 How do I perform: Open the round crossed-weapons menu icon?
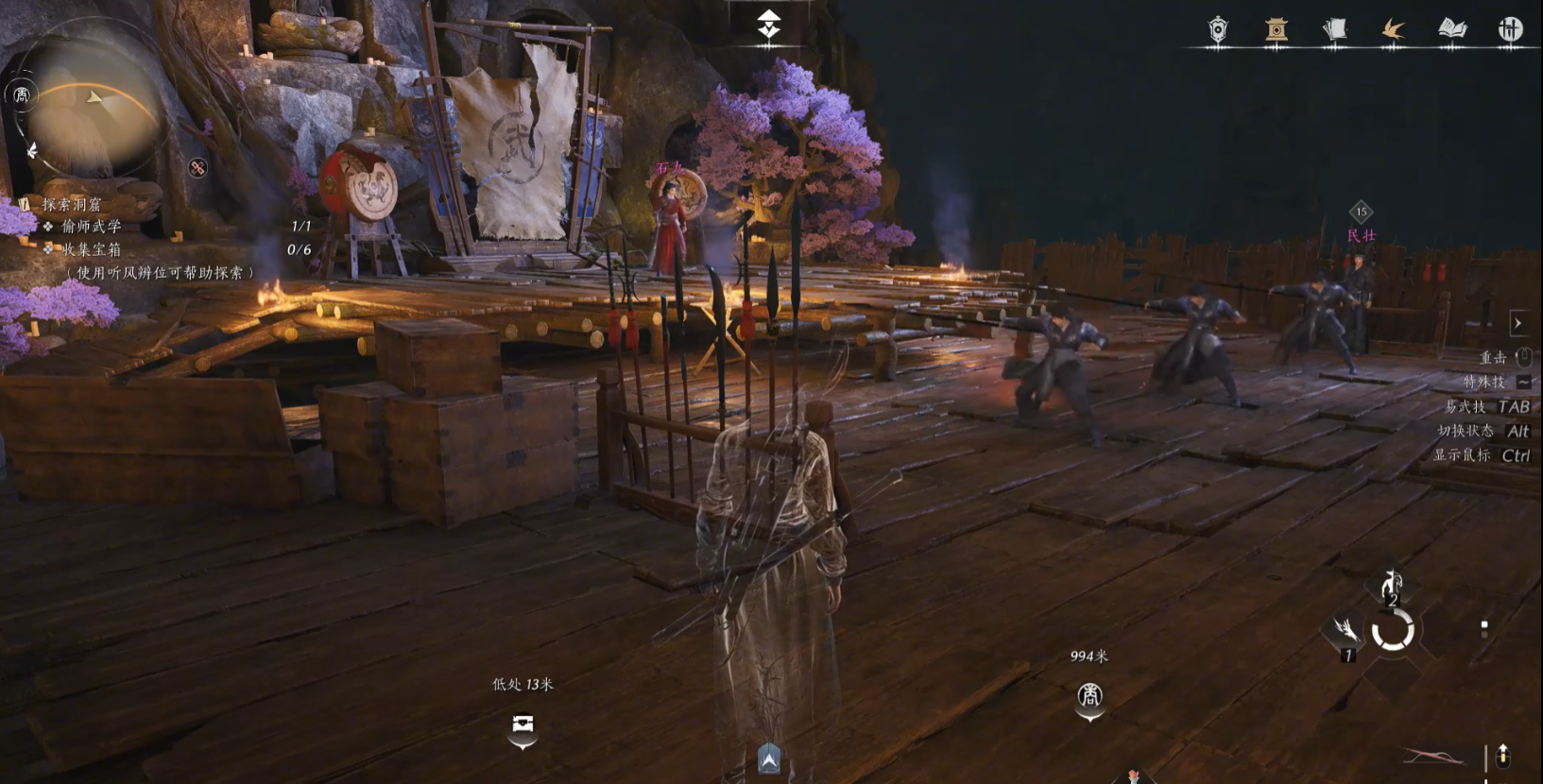(x=1510, y=30)
